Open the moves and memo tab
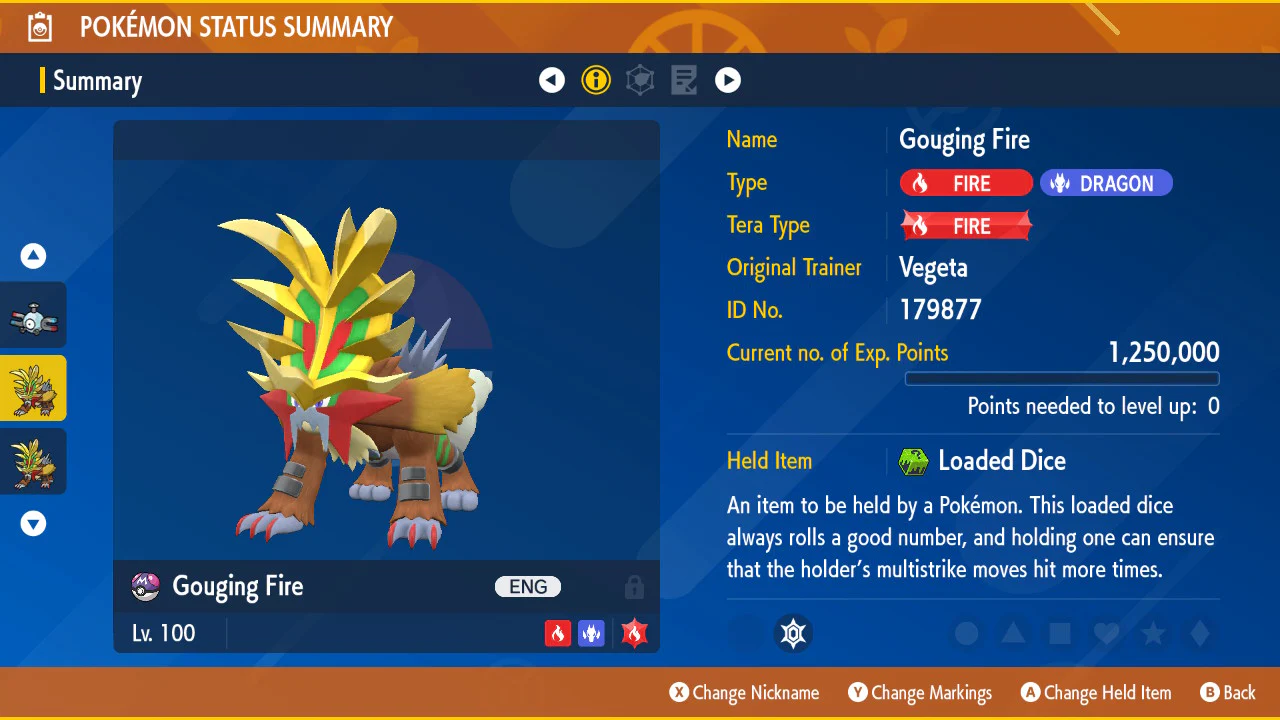1280x720 pixels. click(684, 80)
